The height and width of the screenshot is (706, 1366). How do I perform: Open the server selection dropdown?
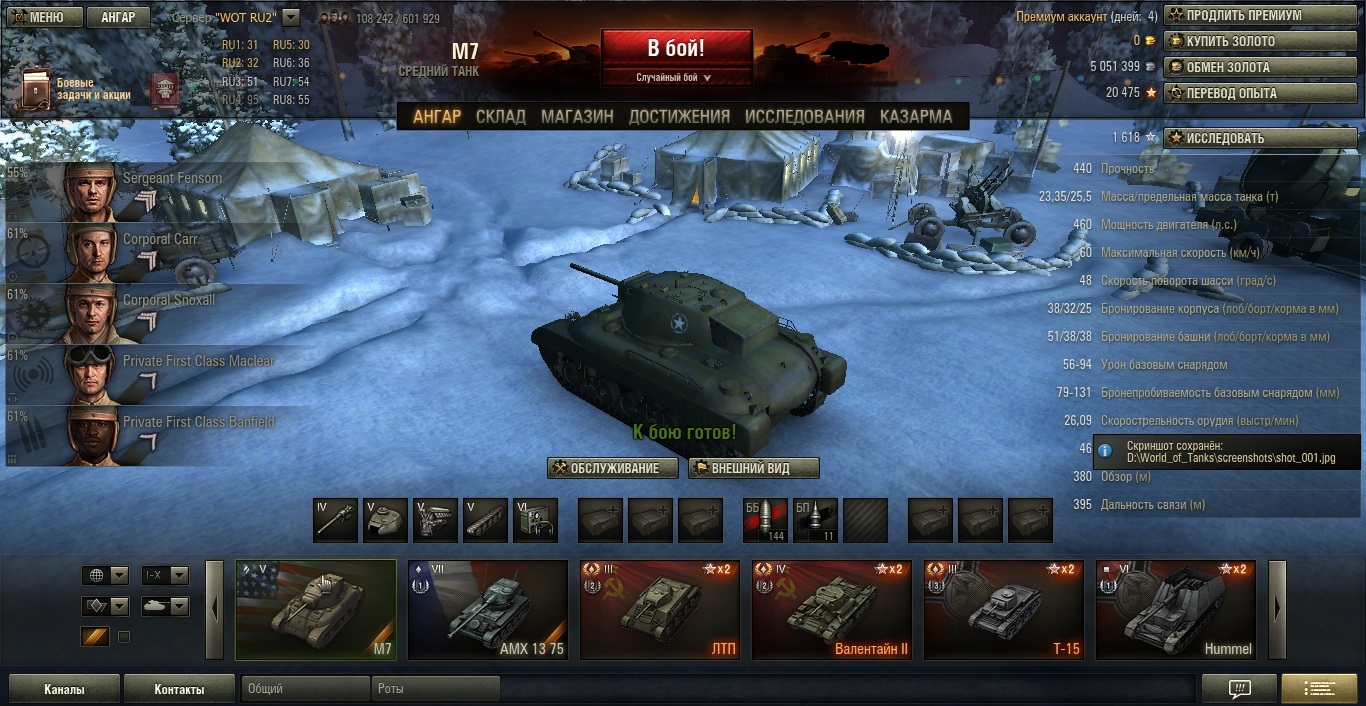[x=291, y=17]
